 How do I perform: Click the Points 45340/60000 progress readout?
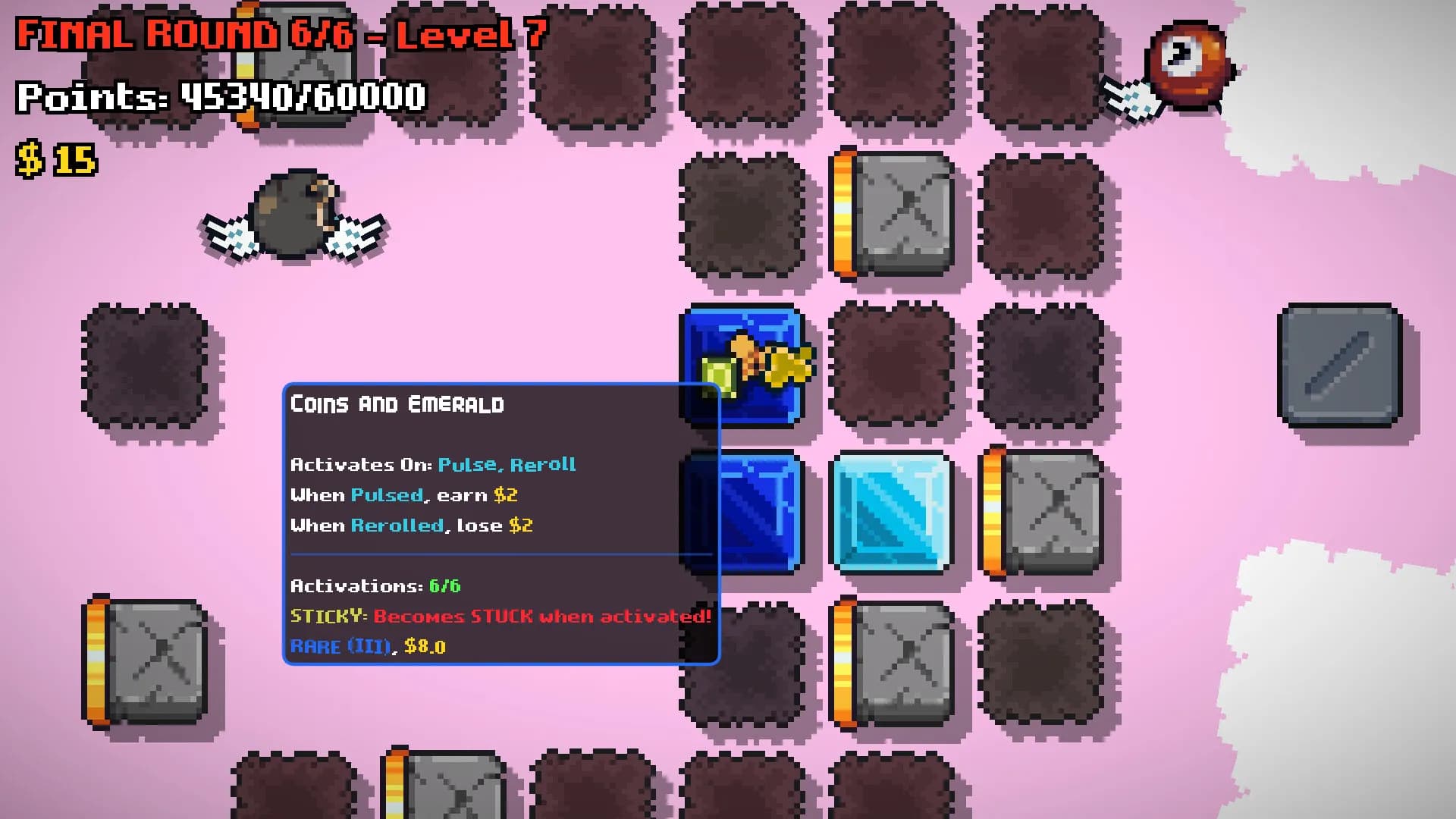[220, 96]
